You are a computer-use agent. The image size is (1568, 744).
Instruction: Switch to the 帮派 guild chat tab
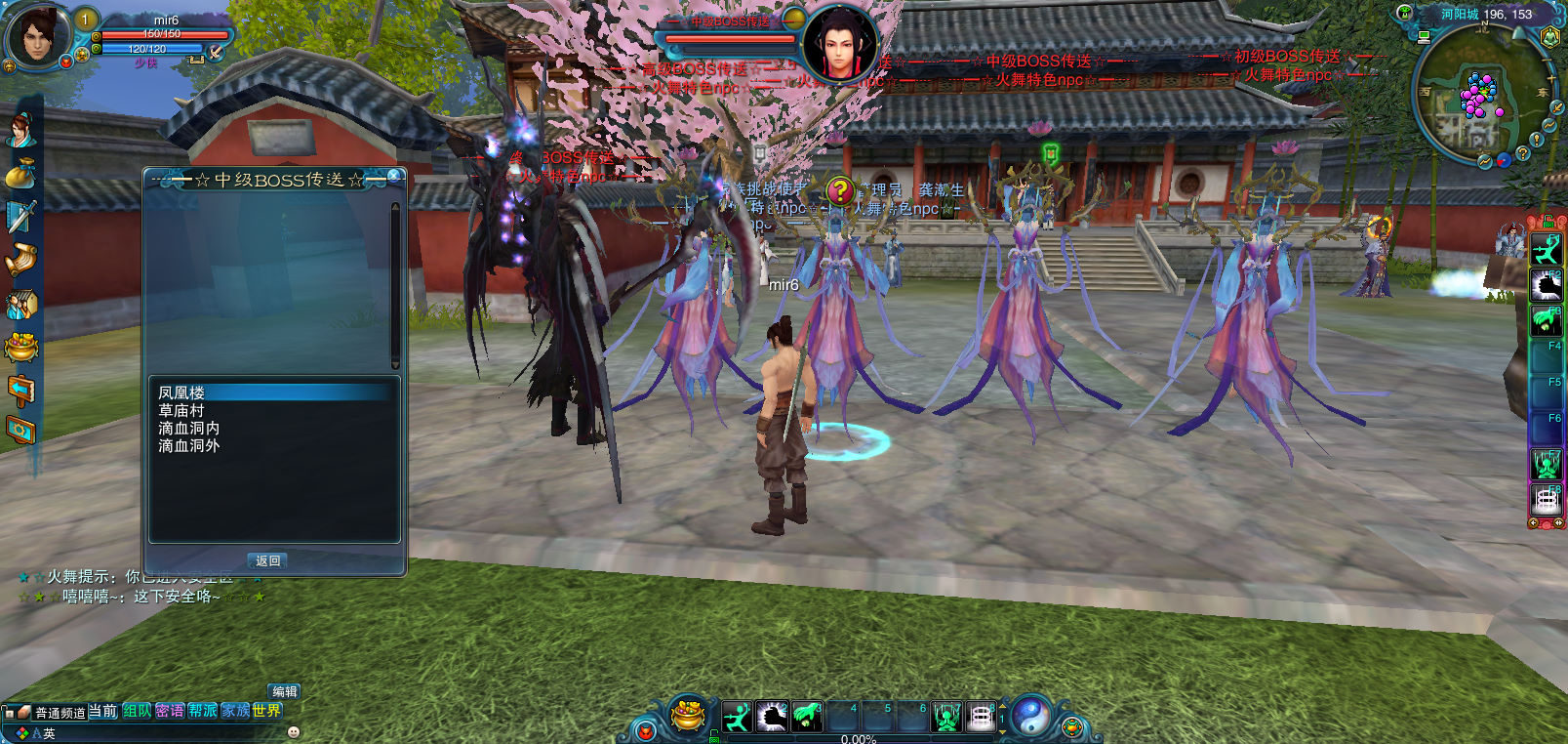[x=202, y=711]
